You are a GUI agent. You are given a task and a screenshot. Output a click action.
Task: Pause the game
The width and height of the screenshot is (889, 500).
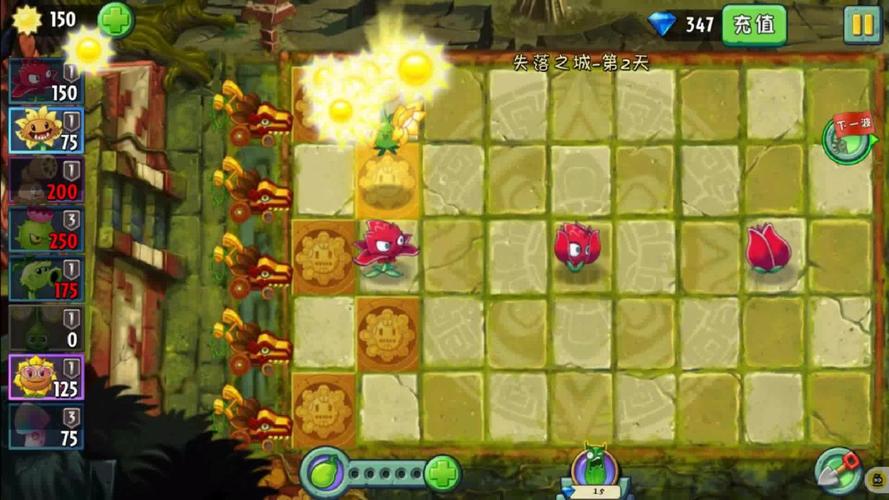861,24
